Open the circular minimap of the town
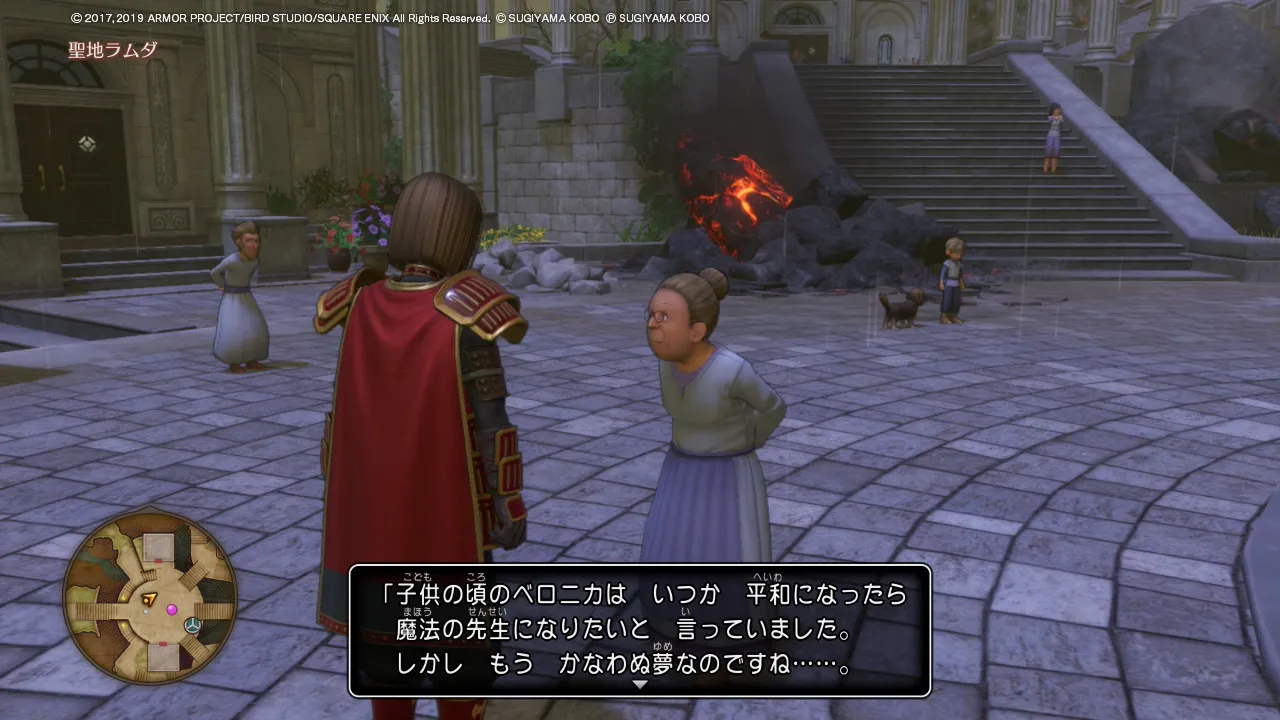 click(150, 597)
